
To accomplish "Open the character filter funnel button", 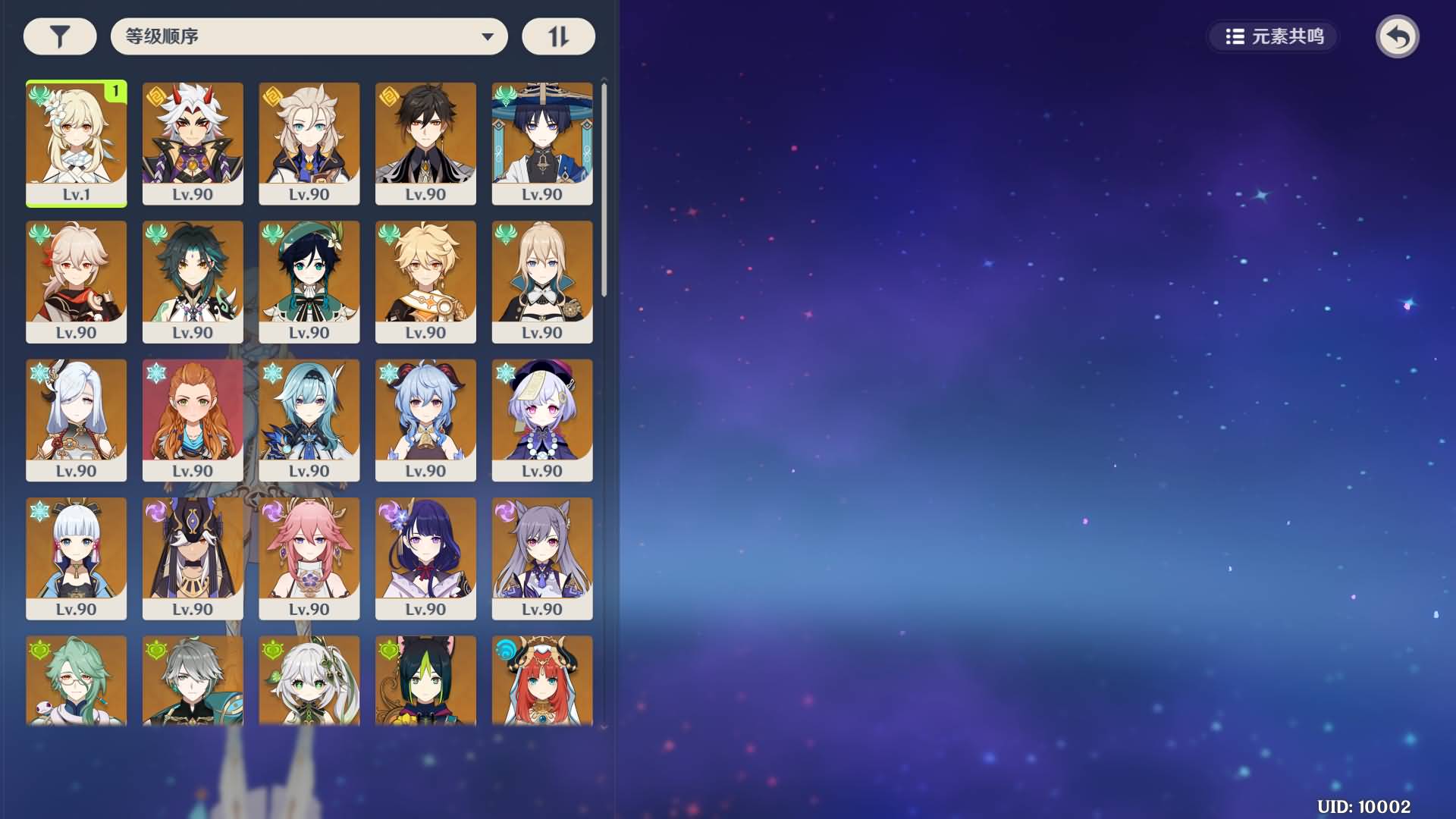I will [60, 36].
